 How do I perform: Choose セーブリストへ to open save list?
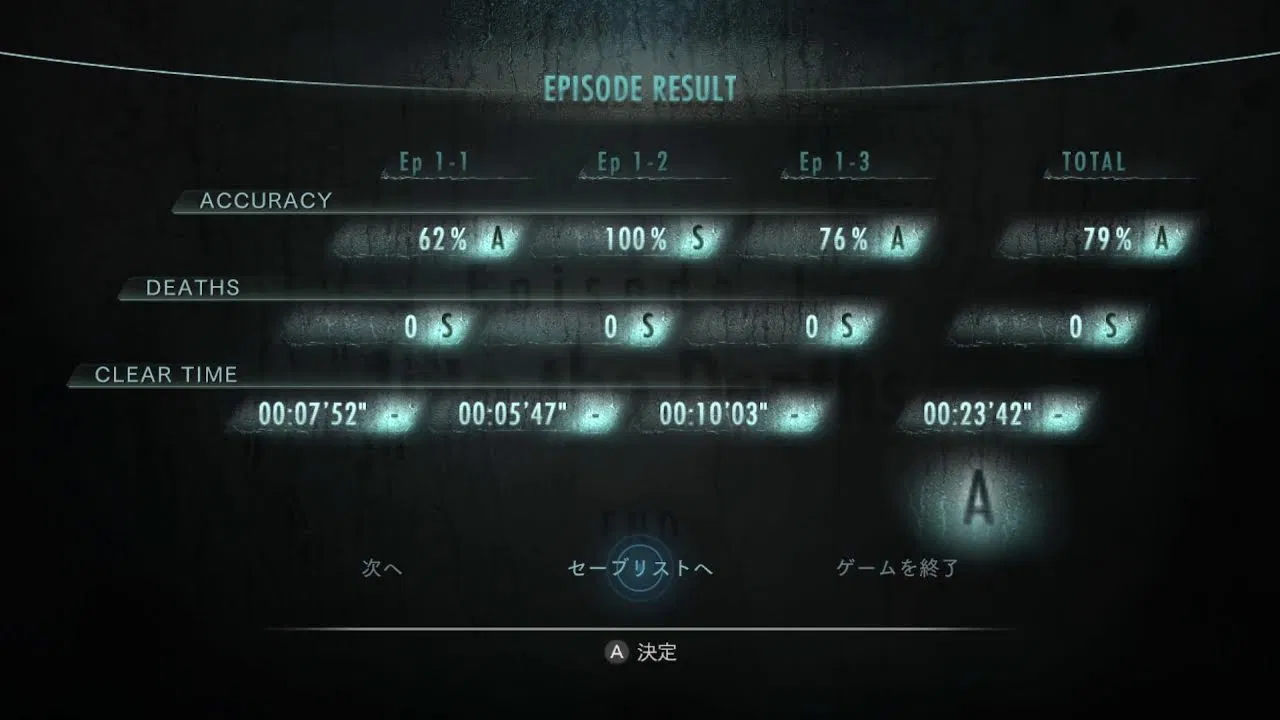(640, 569)
